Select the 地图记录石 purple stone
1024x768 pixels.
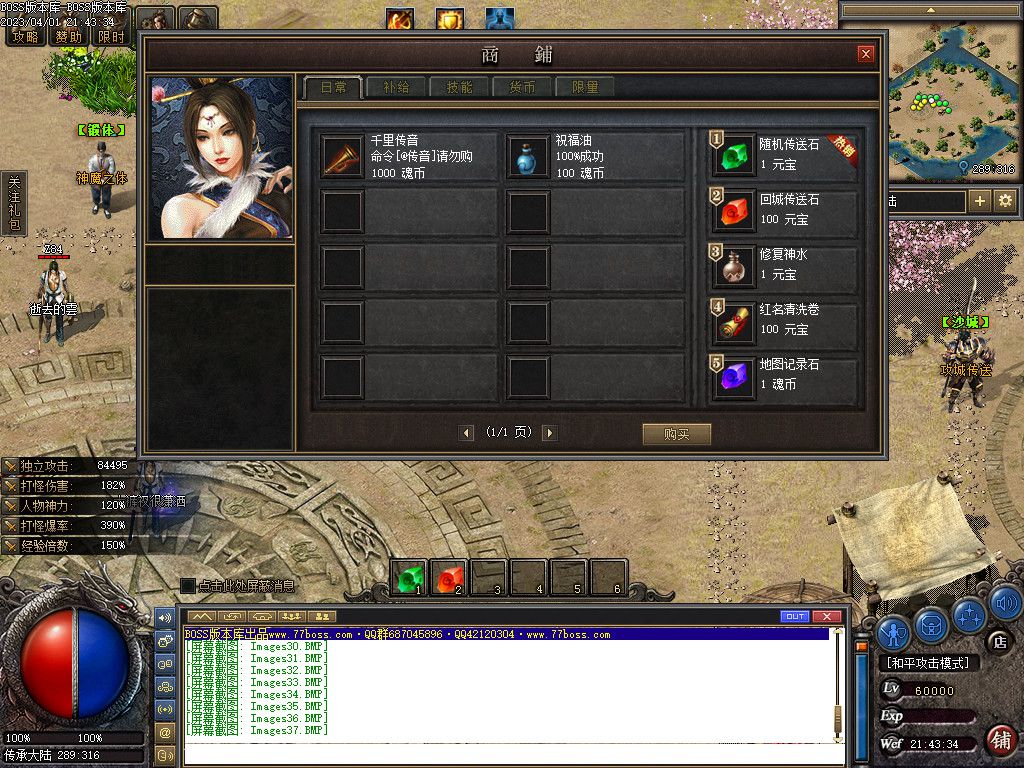pyautogui.click(x=736, y=376)
